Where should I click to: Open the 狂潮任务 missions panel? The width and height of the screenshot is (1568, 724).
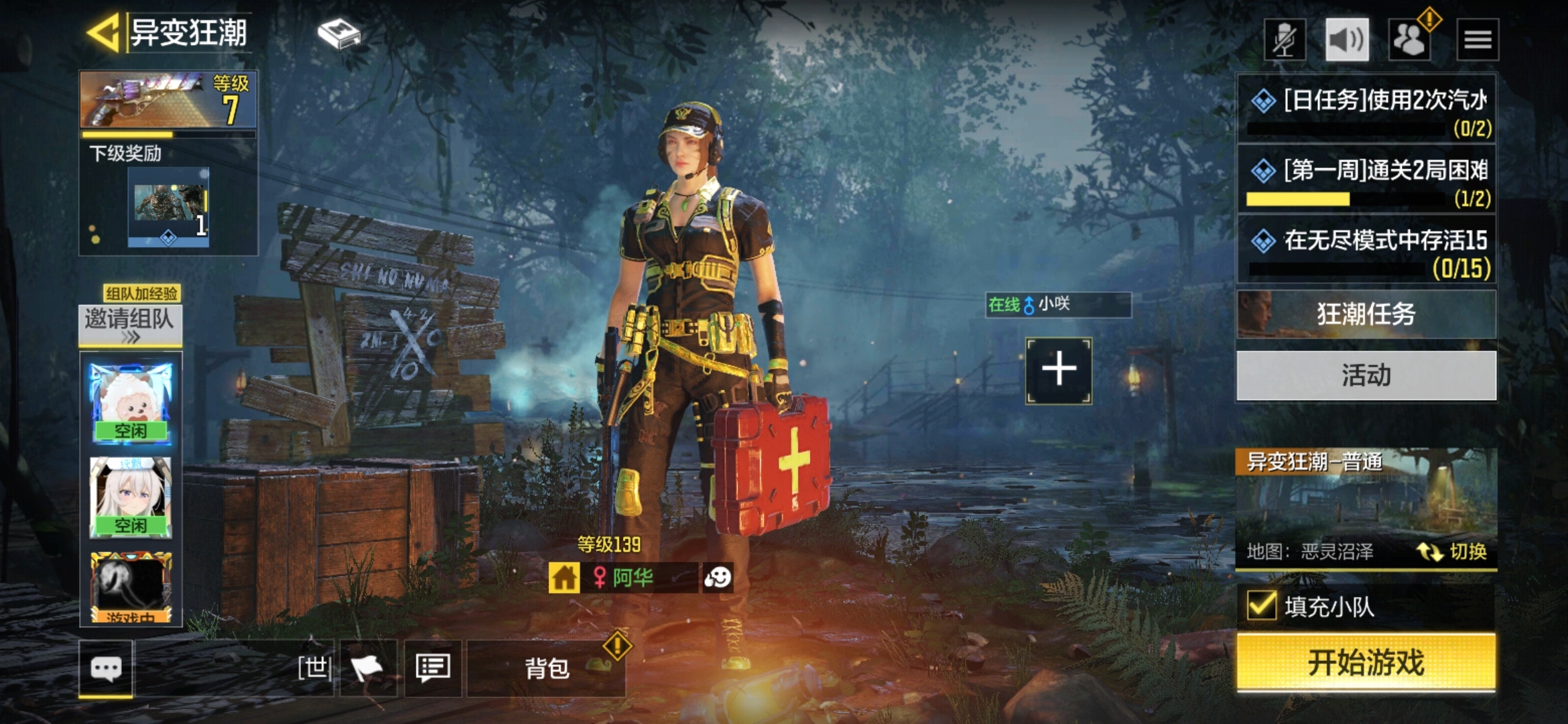1366,314
